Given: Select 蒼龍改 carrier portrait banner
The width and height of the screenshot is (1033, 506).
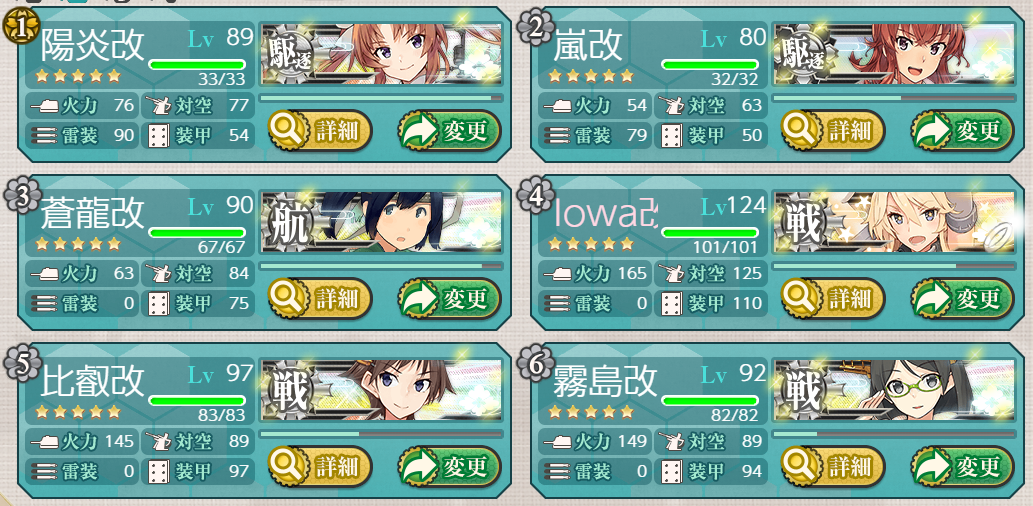Looking at the screenshot, I should pyautogui.click(x=381, y=222).
